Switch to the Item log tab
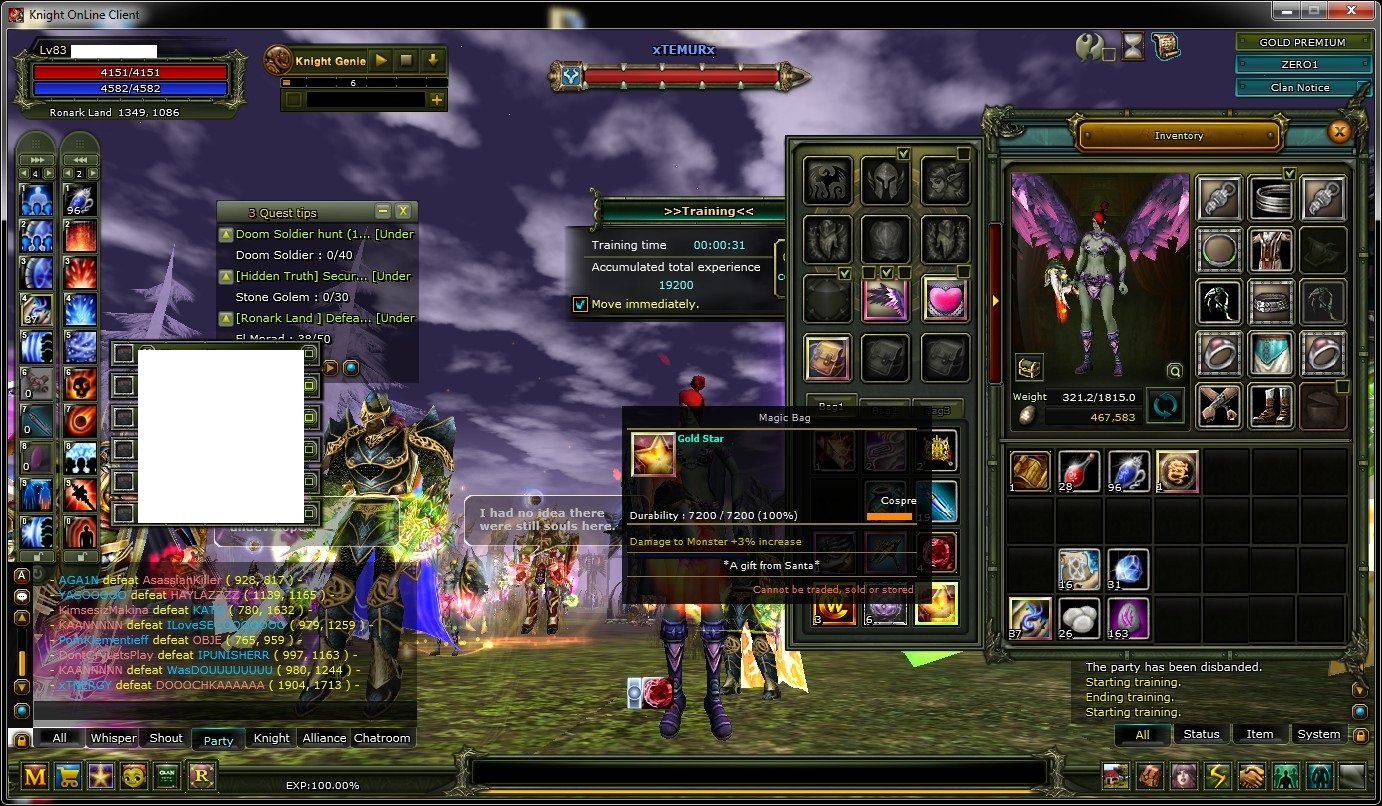 tap(1259, 734)
